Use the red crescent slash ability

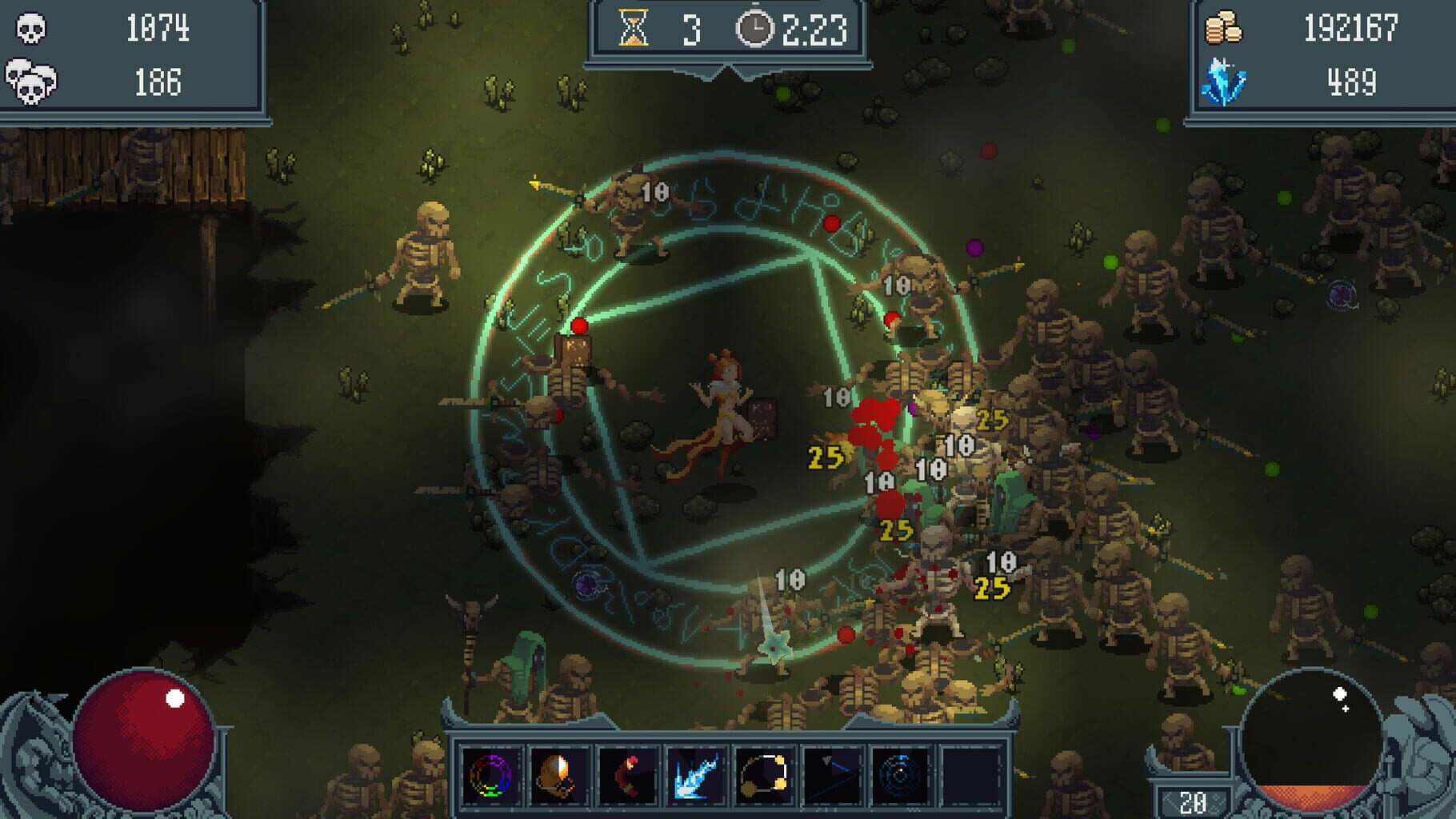[x=627, y=774]
